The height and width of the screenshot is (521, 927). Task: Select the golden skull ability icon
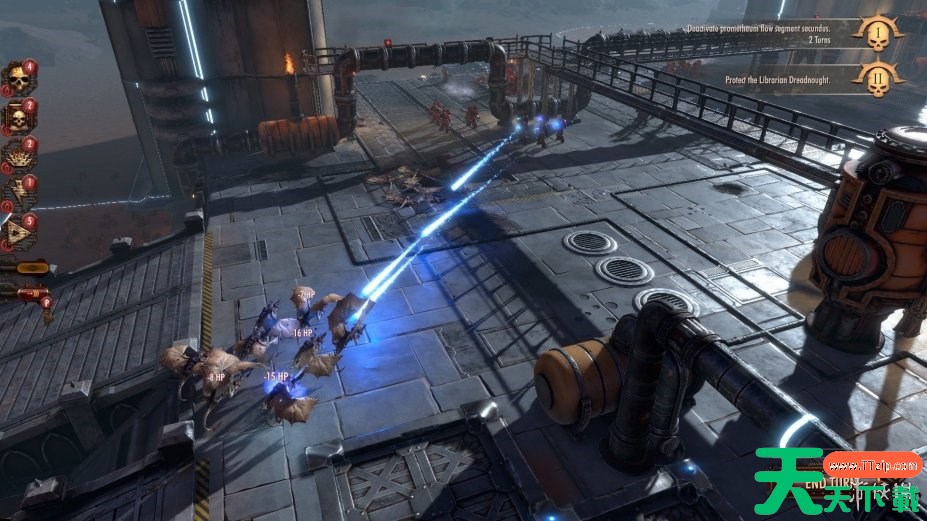[x=17, y=79]
